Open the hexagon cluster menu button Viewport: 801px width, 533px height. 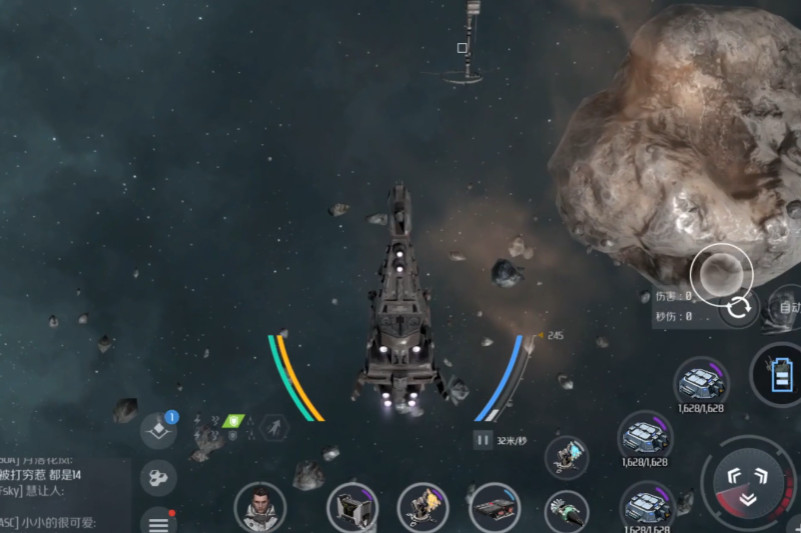pyautogui.click(x=158, y=477)
